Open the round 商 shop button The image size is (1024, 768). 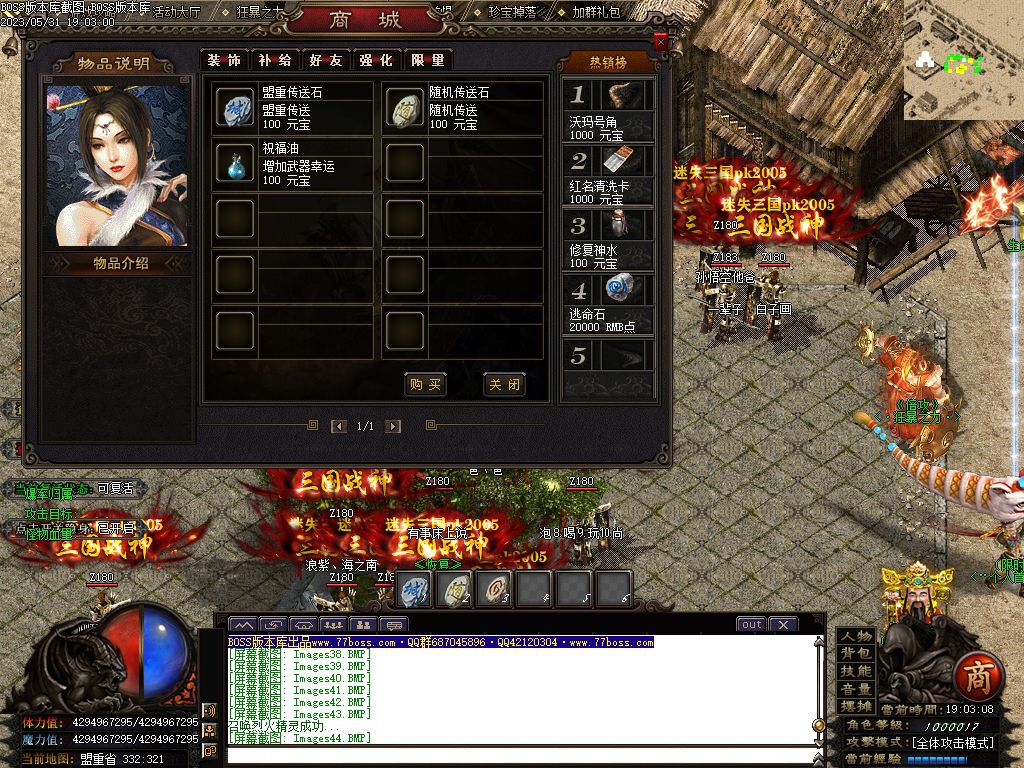pos(976,677)
